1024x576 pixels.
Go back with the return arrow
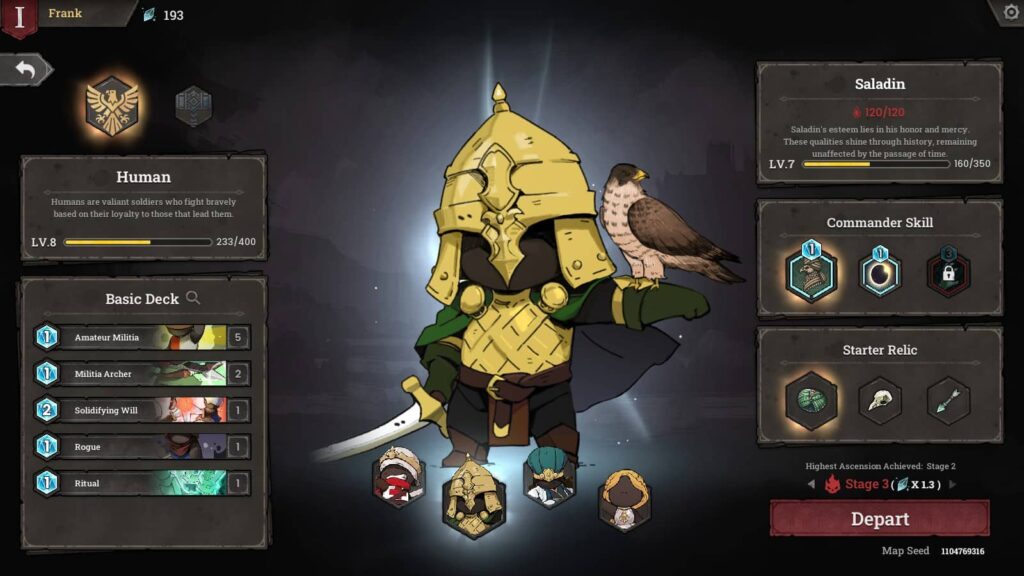(26, 70)
